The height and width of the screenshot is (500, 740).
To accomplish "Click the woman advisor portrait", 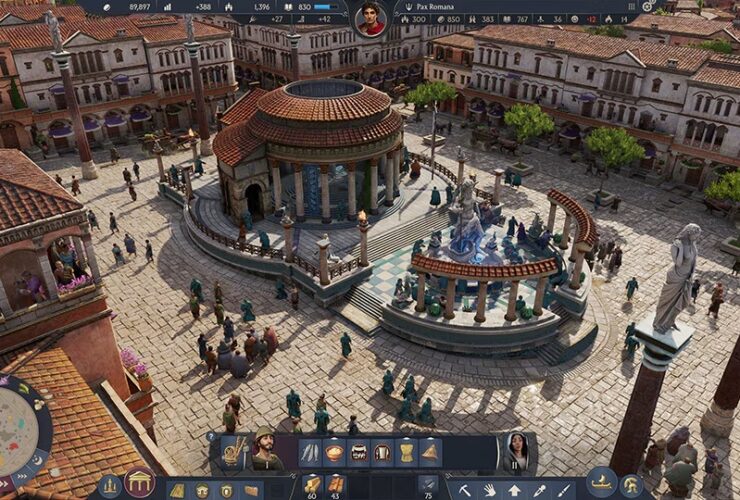I will point(517,452).
